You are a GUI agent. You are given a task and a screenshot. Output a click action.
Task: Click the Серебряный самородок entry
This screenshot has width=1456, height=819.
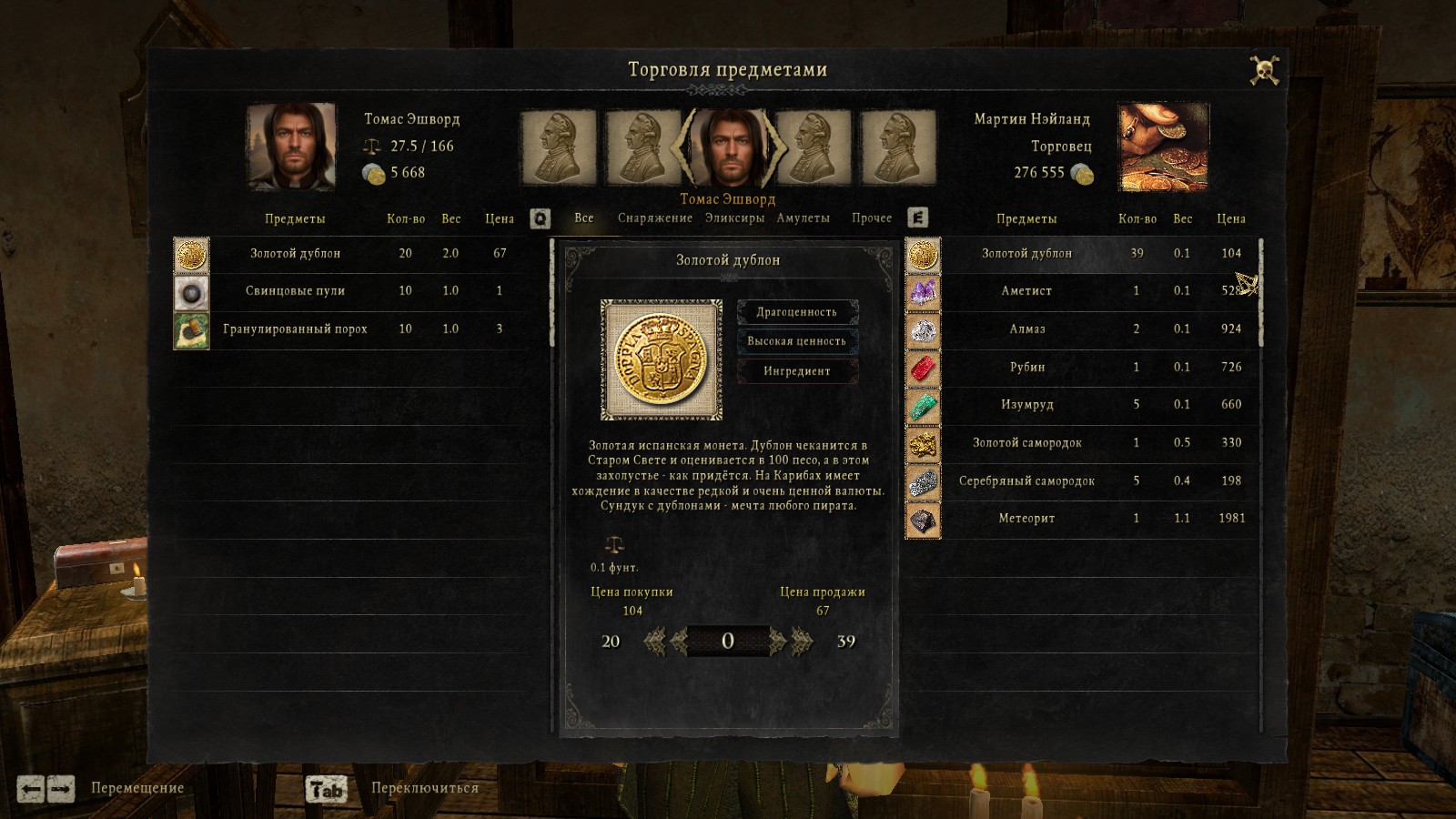pos(1026,481)
